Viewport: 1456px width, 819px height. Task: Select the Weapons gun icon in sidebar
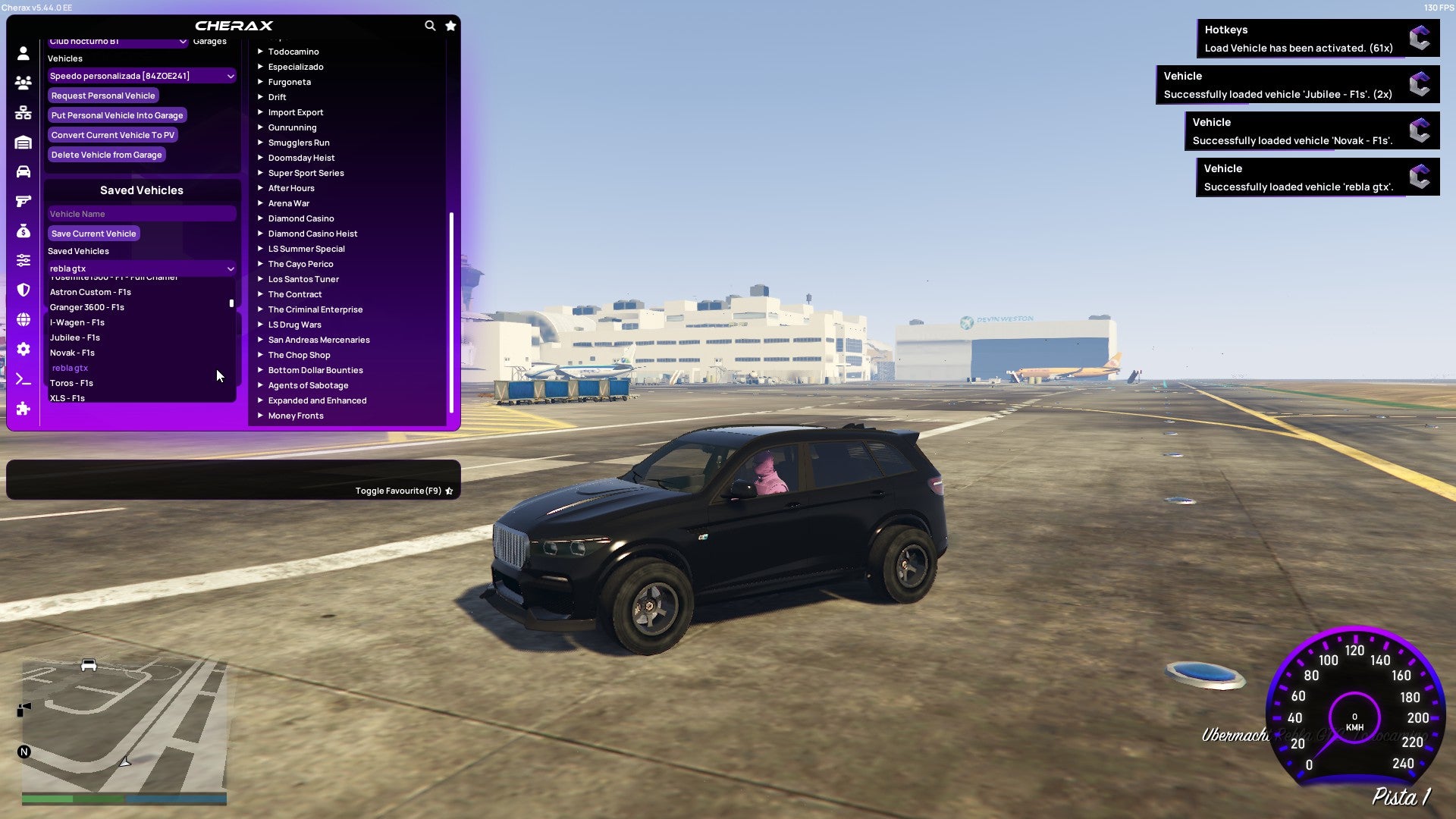23,200
